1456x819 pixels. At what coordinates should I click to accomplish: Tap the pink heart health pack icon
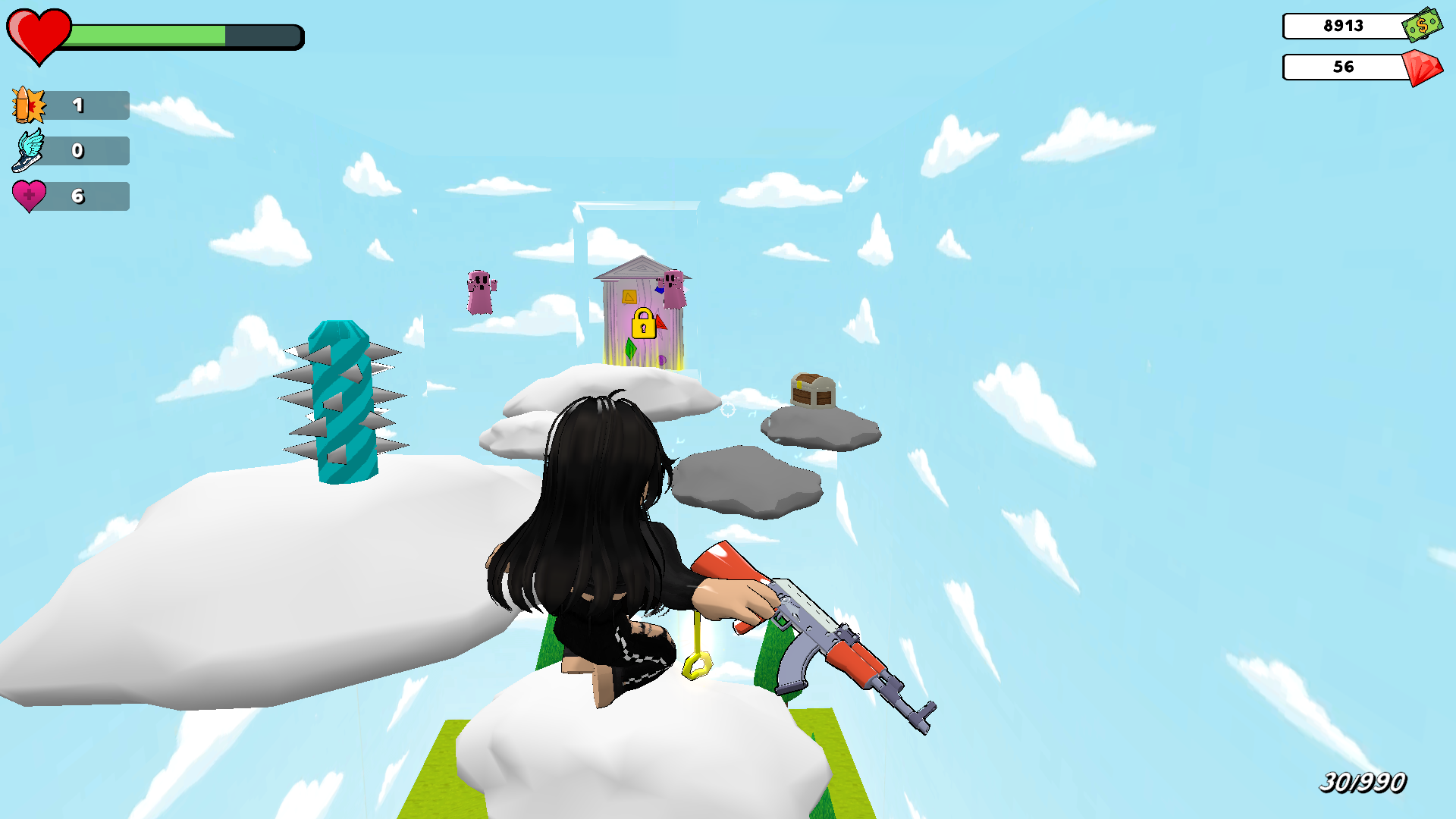click(28, 196)
